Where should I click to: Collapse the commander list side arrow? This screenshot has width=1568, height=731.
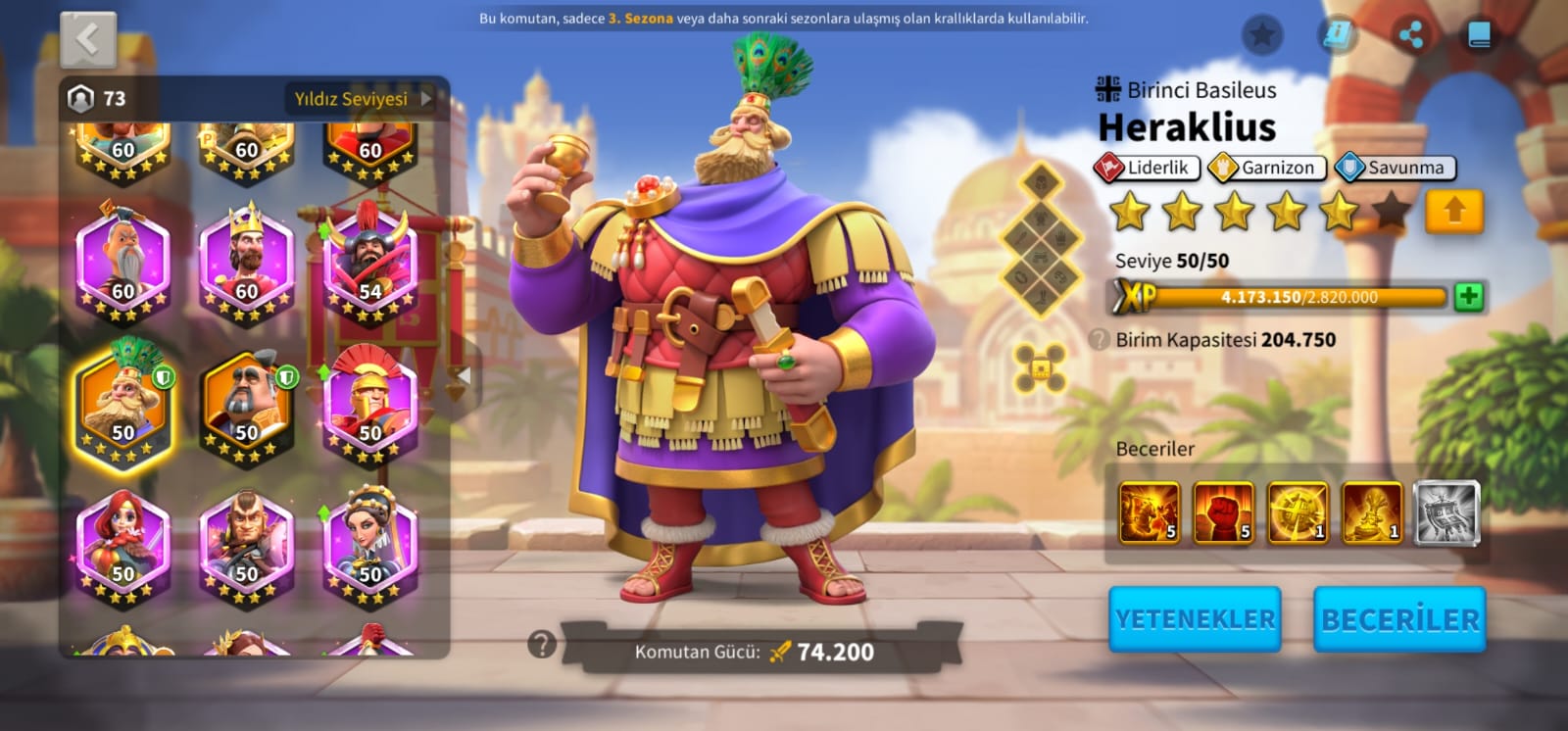(x=464, y=375)
